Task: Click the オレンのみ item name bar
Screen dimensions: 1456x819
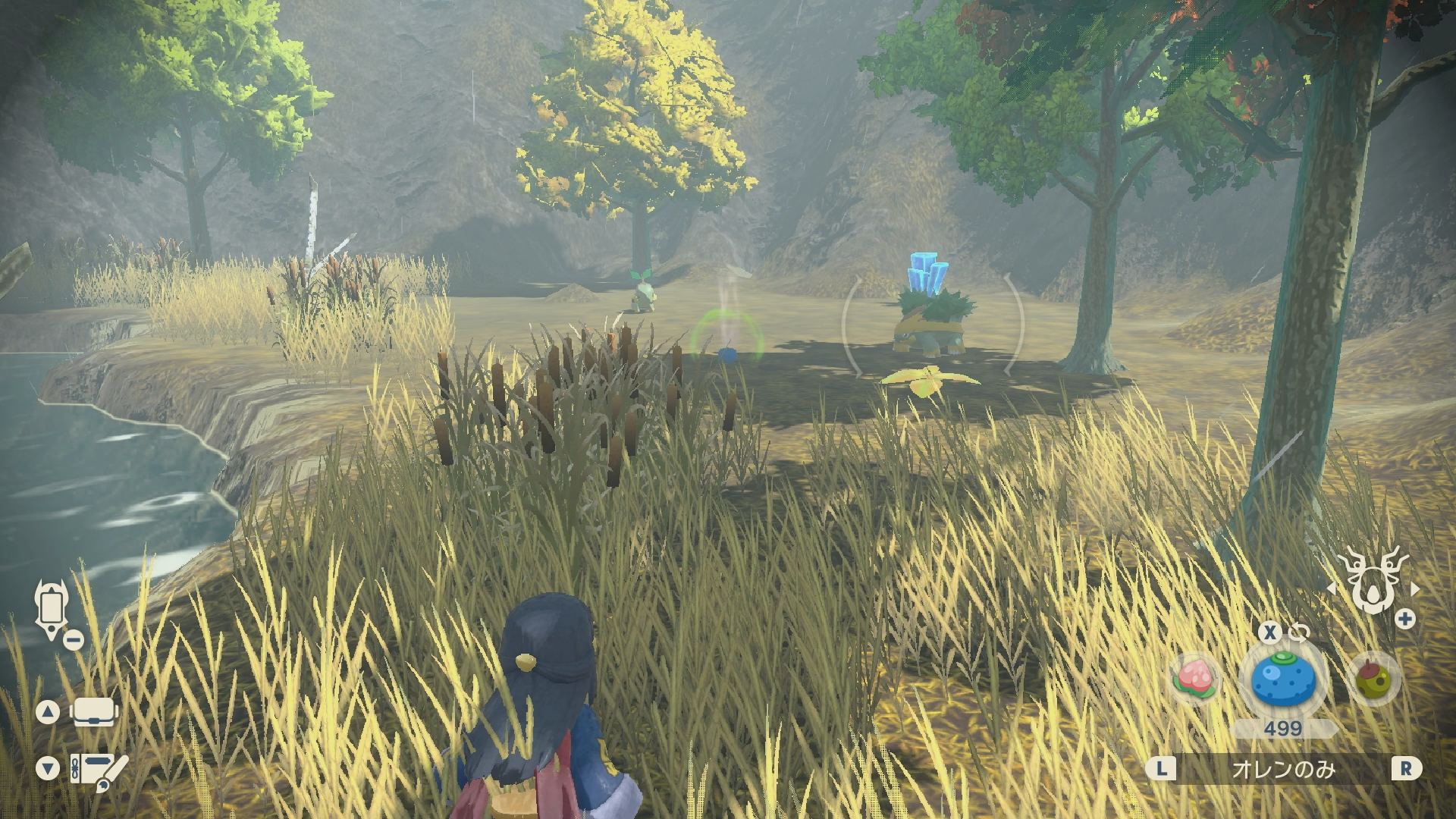Action: pos(1283,769)
